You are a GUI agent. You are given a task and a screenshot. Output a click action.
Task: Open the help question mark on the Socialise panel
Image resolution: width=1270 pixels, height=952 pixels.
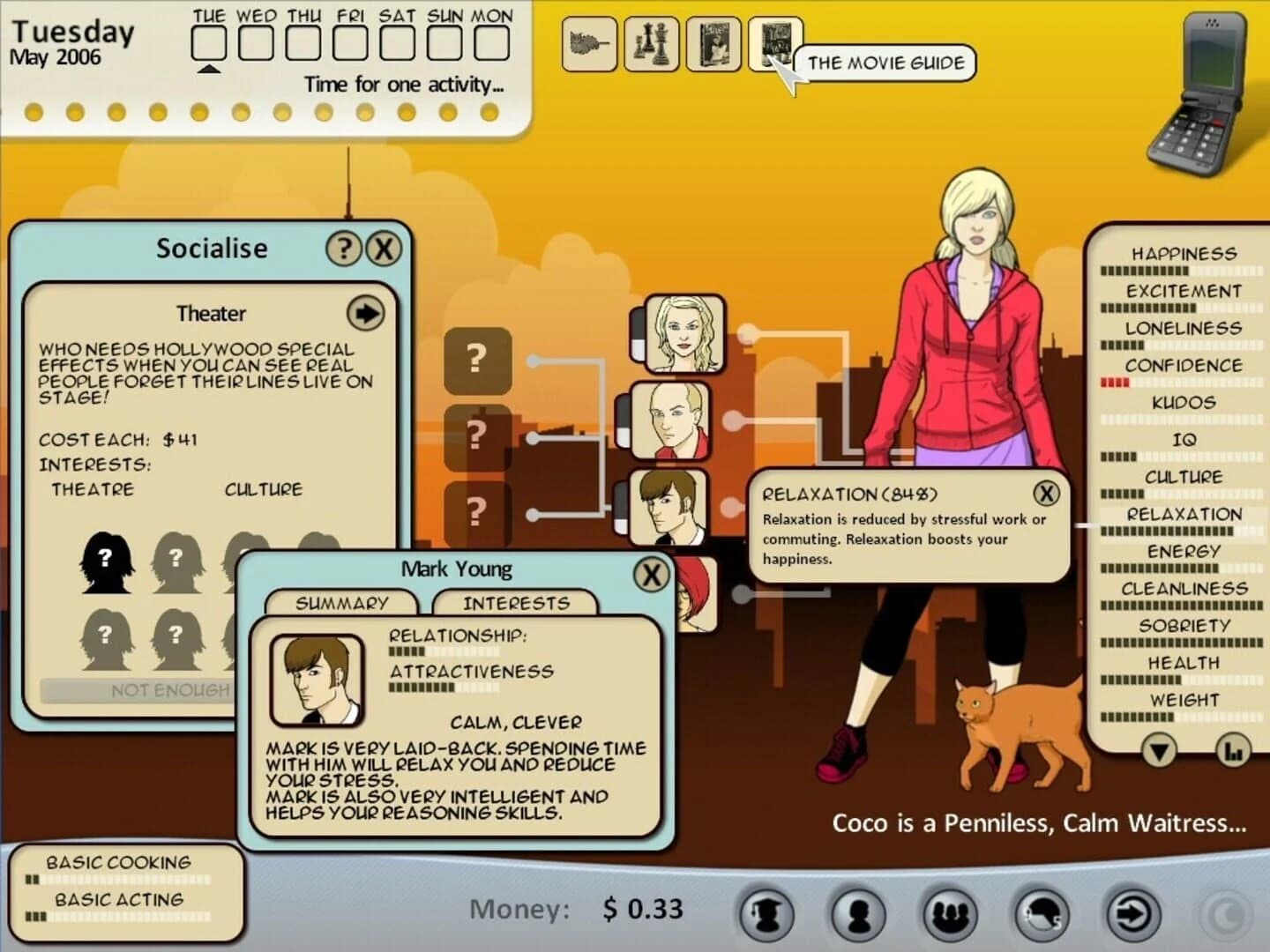[343, 249]
